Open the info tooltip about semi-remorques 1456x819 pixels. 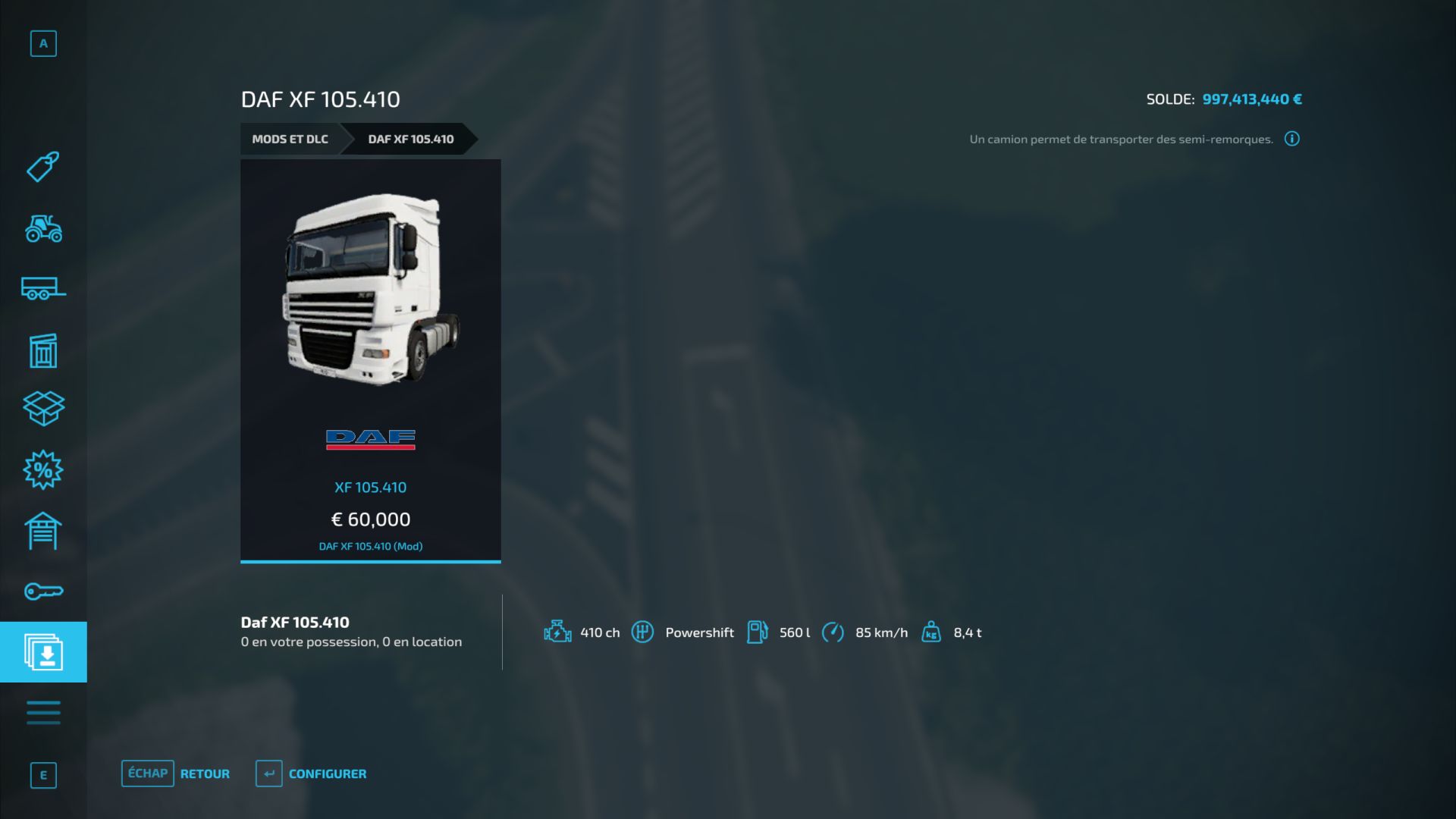click(x=1292, y=139)
